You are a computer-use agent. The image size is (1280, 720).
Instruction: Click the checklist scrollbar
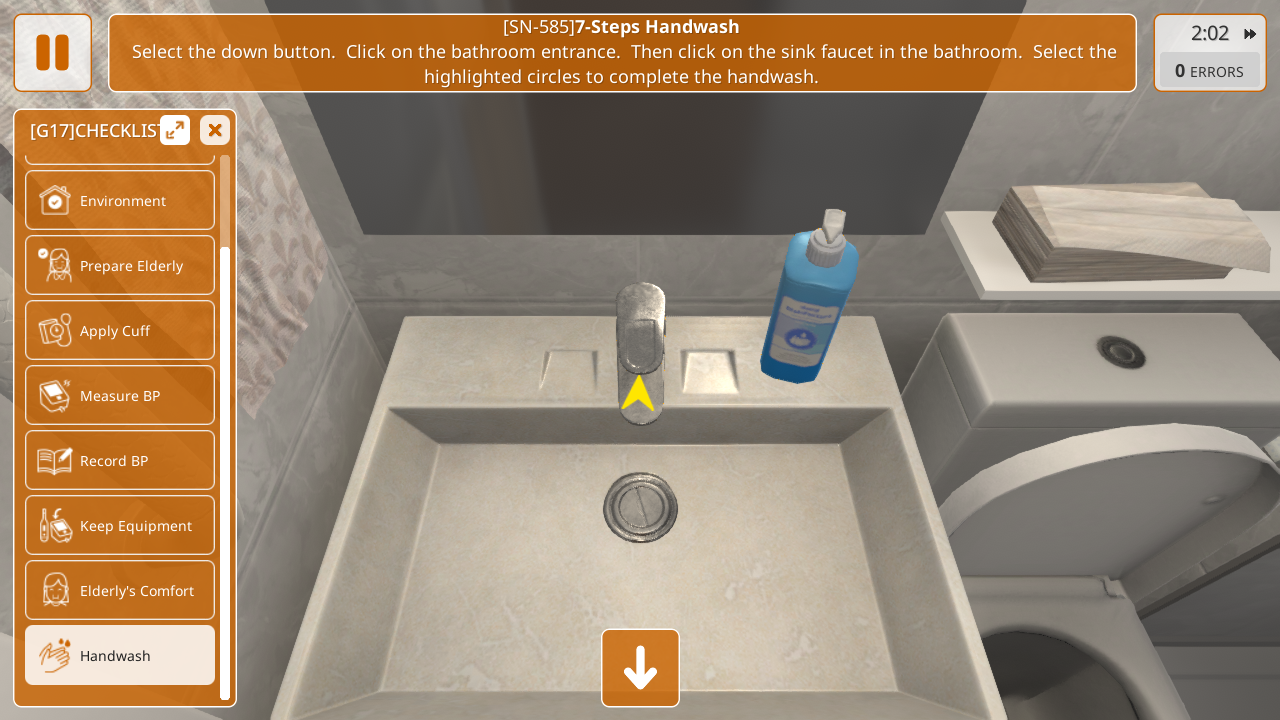[225, 470]
